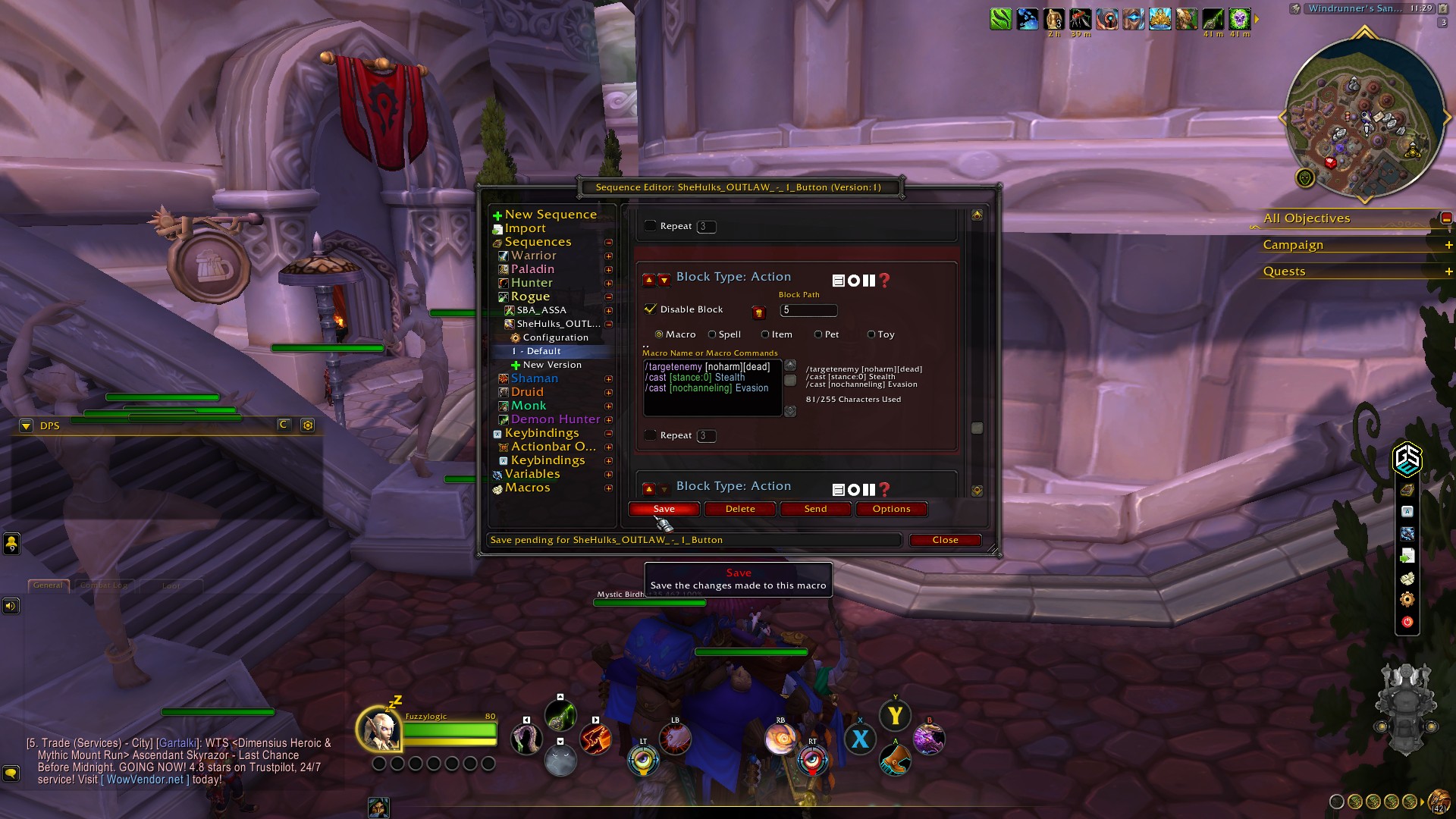This screenshot has width=1456, height=819.
Task: Add a New Version to the sequence
Action: 551,365
